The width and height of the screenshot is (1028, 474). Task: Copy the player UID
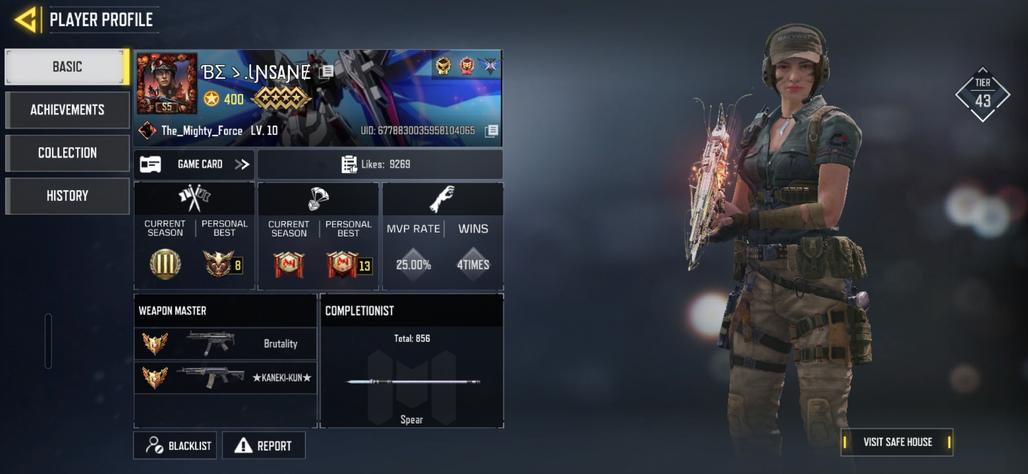491,131
